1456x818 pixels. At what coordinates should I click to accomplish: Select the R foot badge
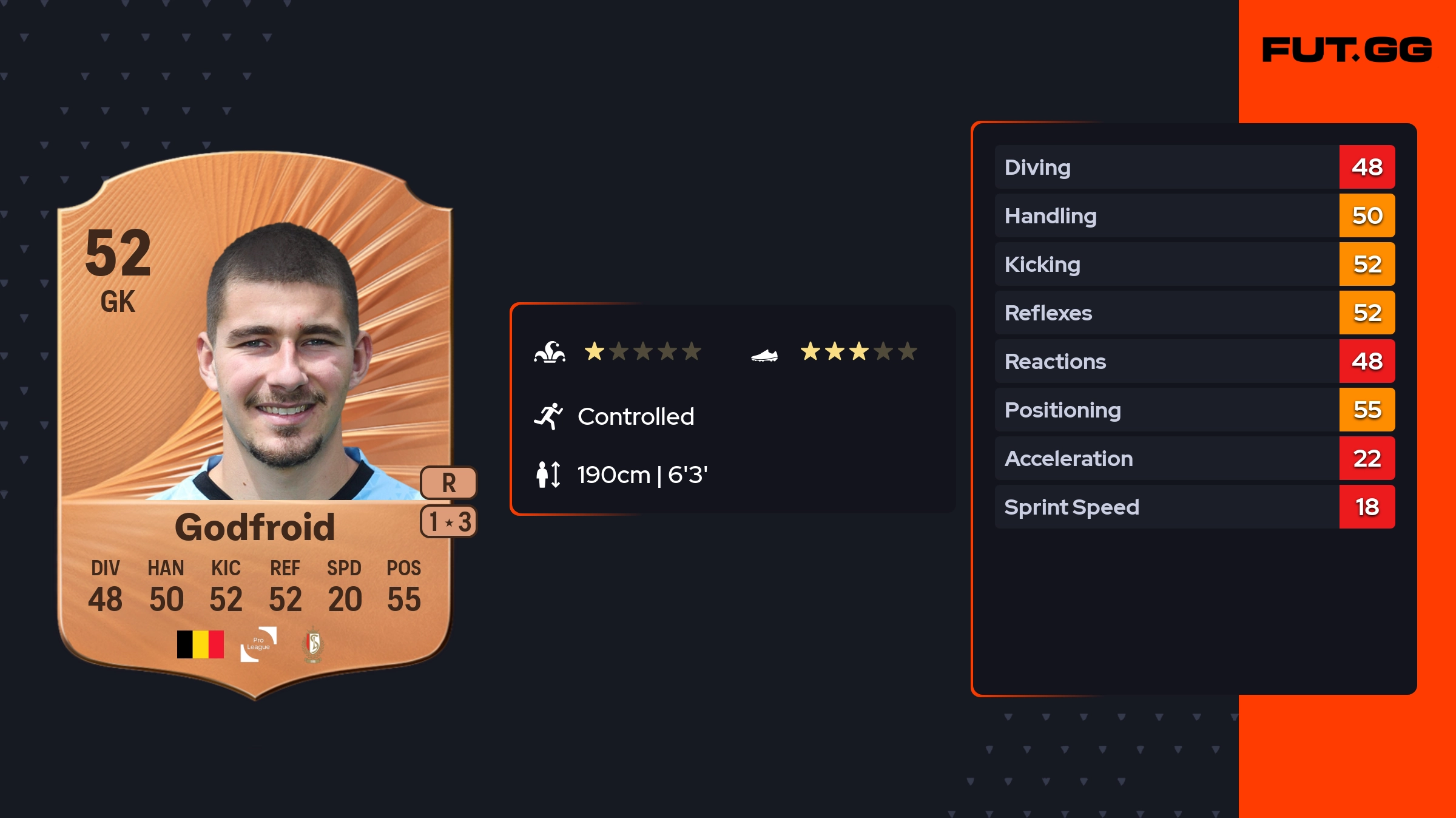click(x=448, y=483)
